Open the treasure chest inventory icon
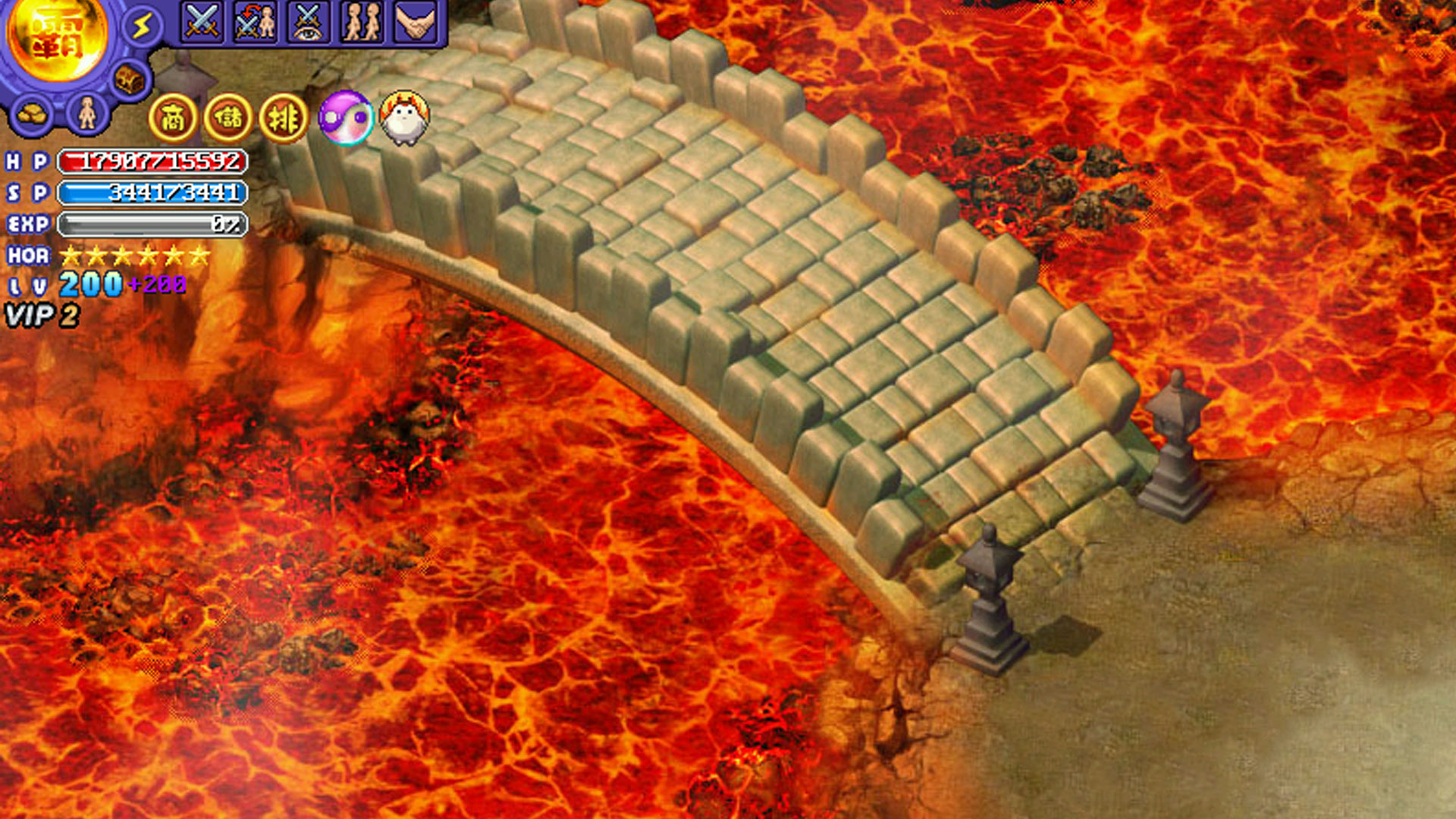1456x819 pixels. click(130, 79)
